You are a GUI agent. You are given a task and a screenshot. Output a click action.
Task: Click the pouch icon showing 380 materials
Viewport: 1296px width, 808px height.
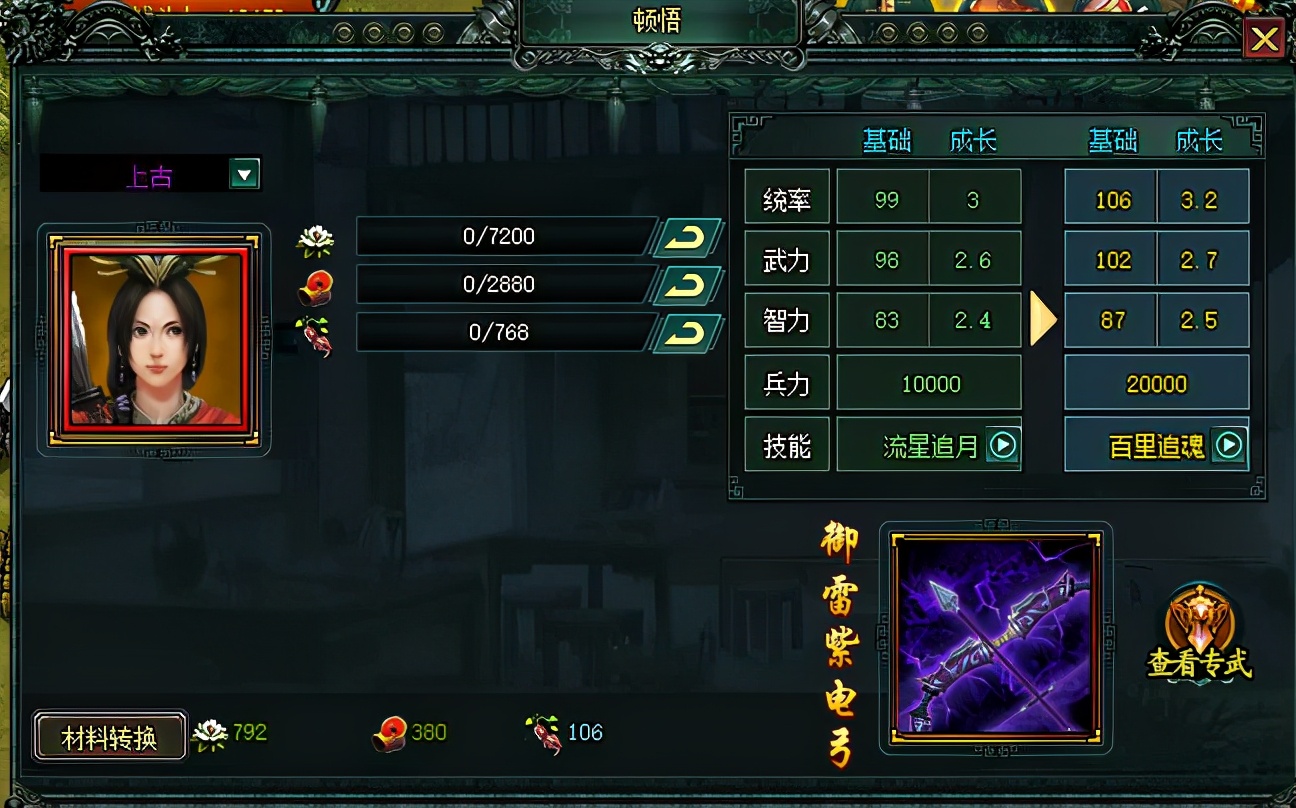391,731
